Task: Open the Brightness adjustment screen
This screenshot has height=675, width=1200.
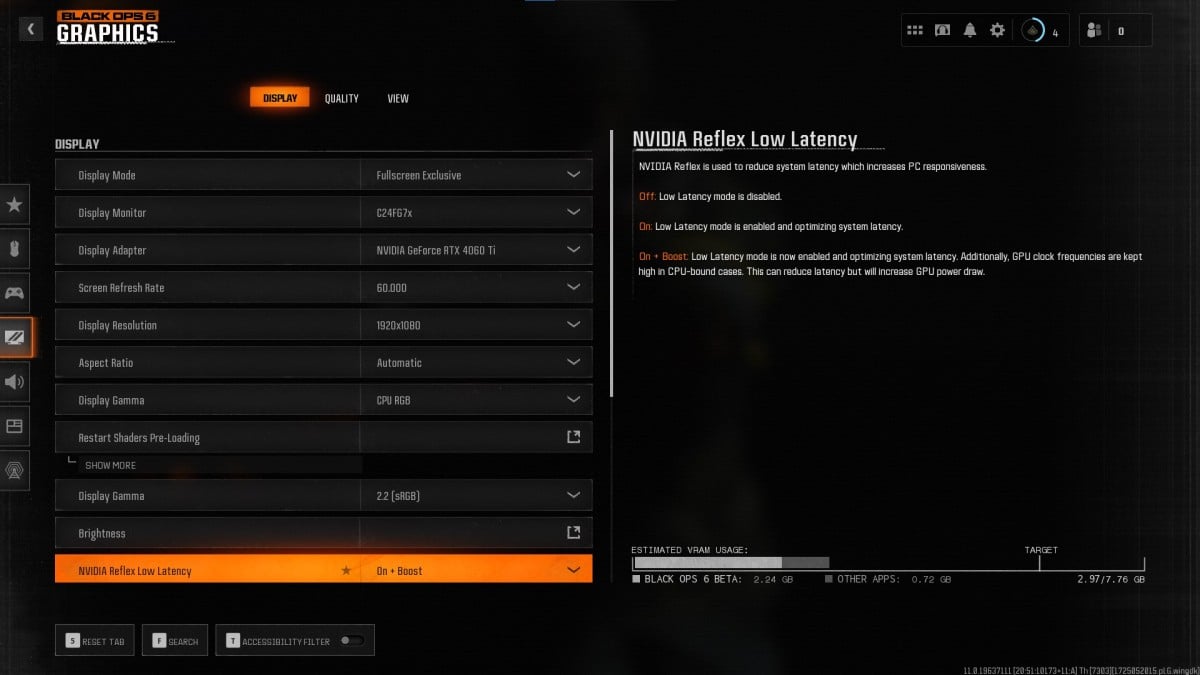Action: (x=573, y=533)
